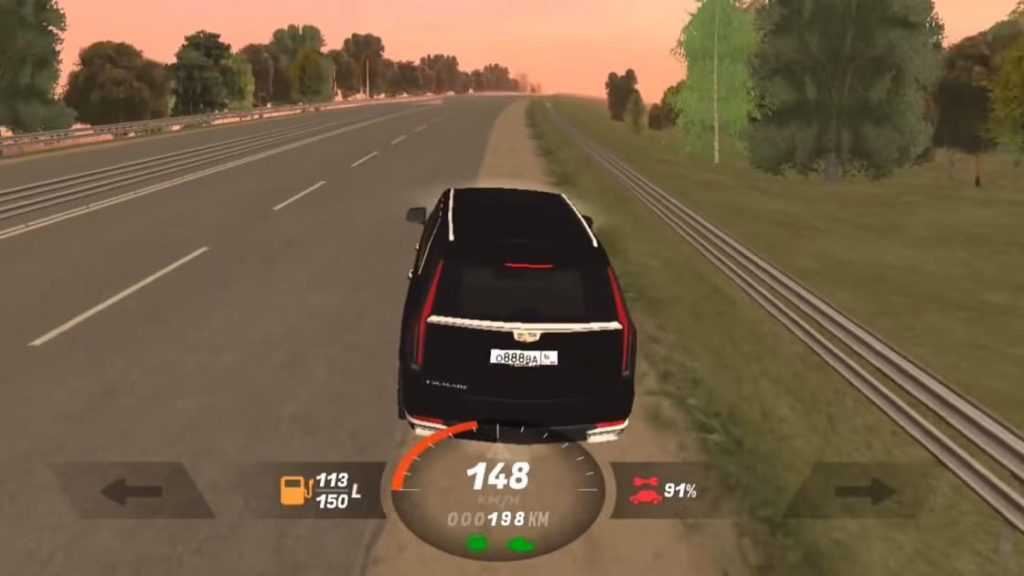Select the orange fuel pump icon
The image size is (1024, 576).
pyautogui.click(x=295, y=490)
